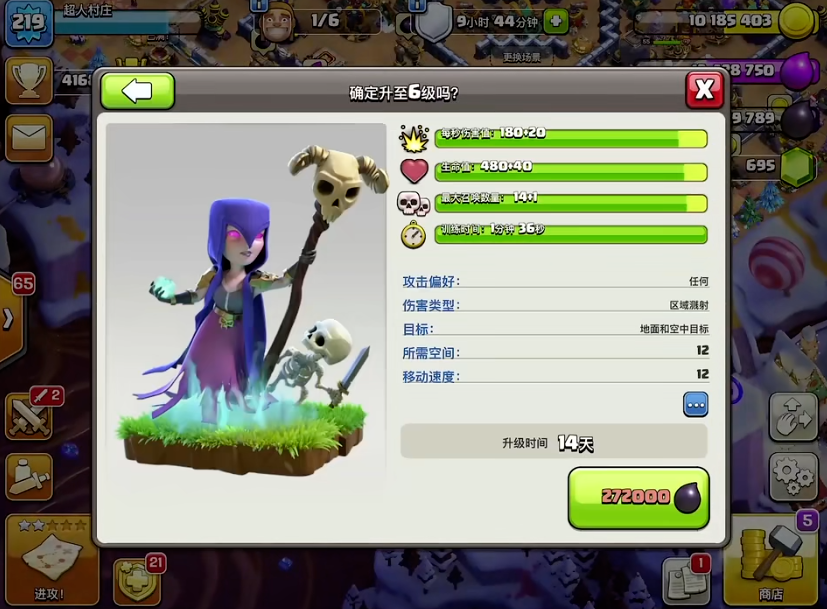Open the player level 219 badge
This screenshot has height=609, width=827.
(x=28, y=23)
